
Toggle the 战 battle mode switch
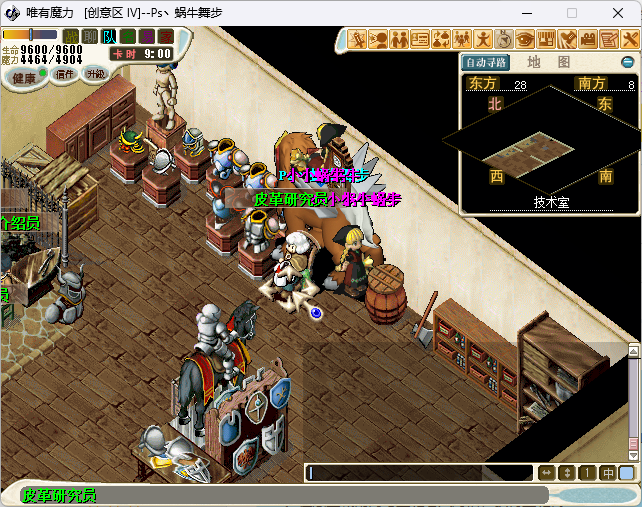(x=70, y=36)
